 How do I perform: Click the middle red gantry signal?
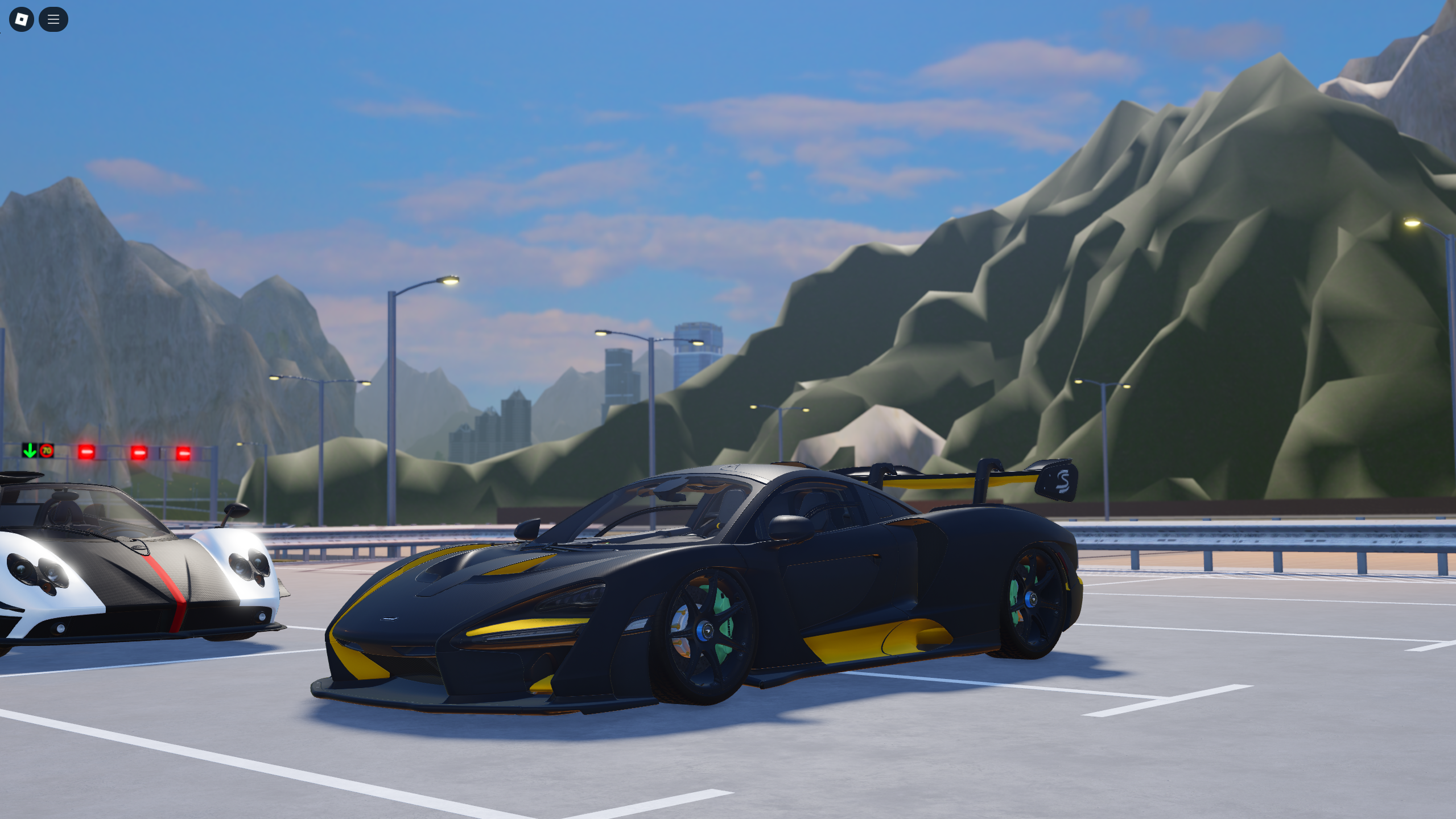pos(138,452)
